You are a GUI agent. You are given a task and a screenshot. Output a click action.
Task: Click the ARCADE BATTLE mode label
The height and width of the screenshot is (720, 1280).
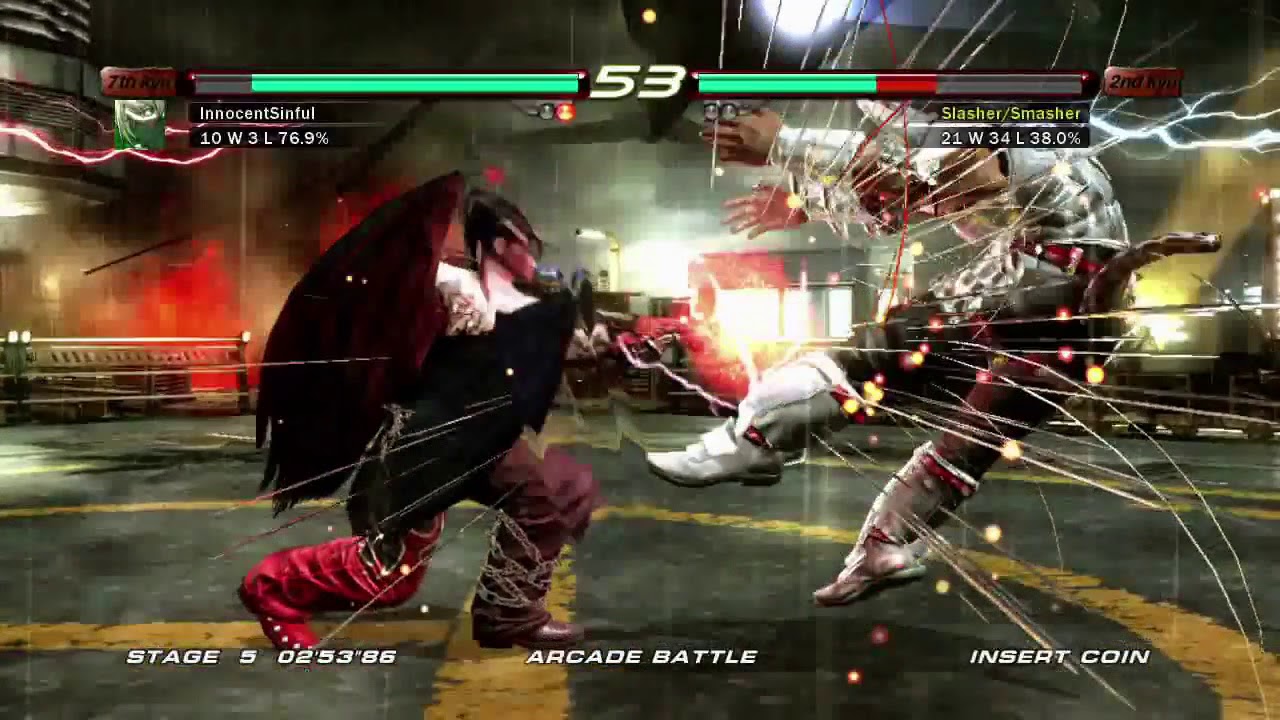[640, 659]
